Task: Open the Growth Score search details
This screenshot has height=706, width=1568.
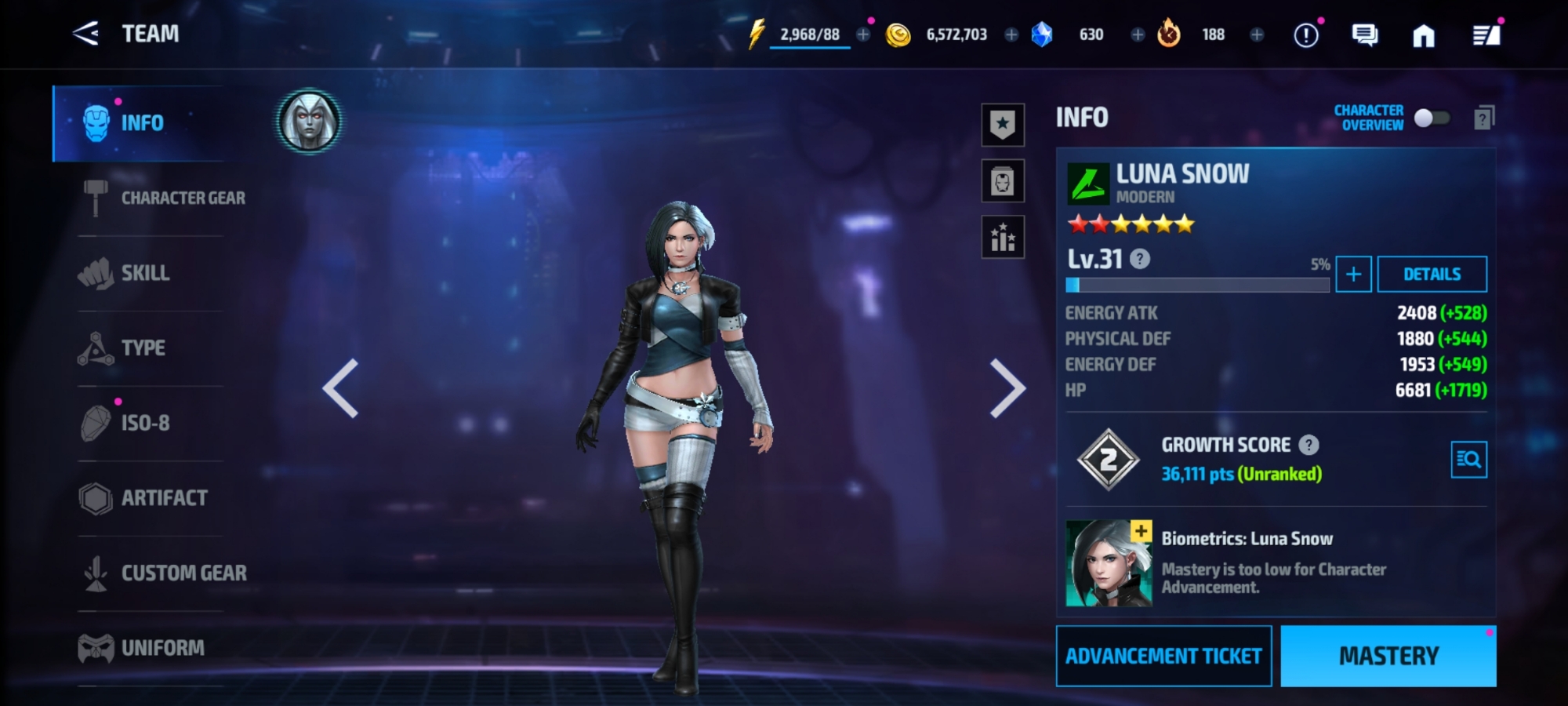Action: [1468, 460]
